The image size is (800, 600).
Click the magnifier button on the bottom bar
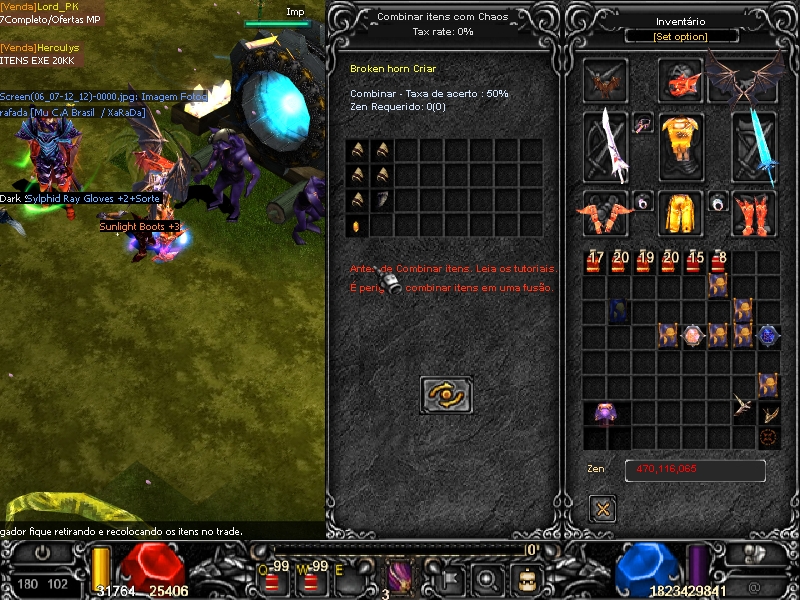(x=488, y=579)
